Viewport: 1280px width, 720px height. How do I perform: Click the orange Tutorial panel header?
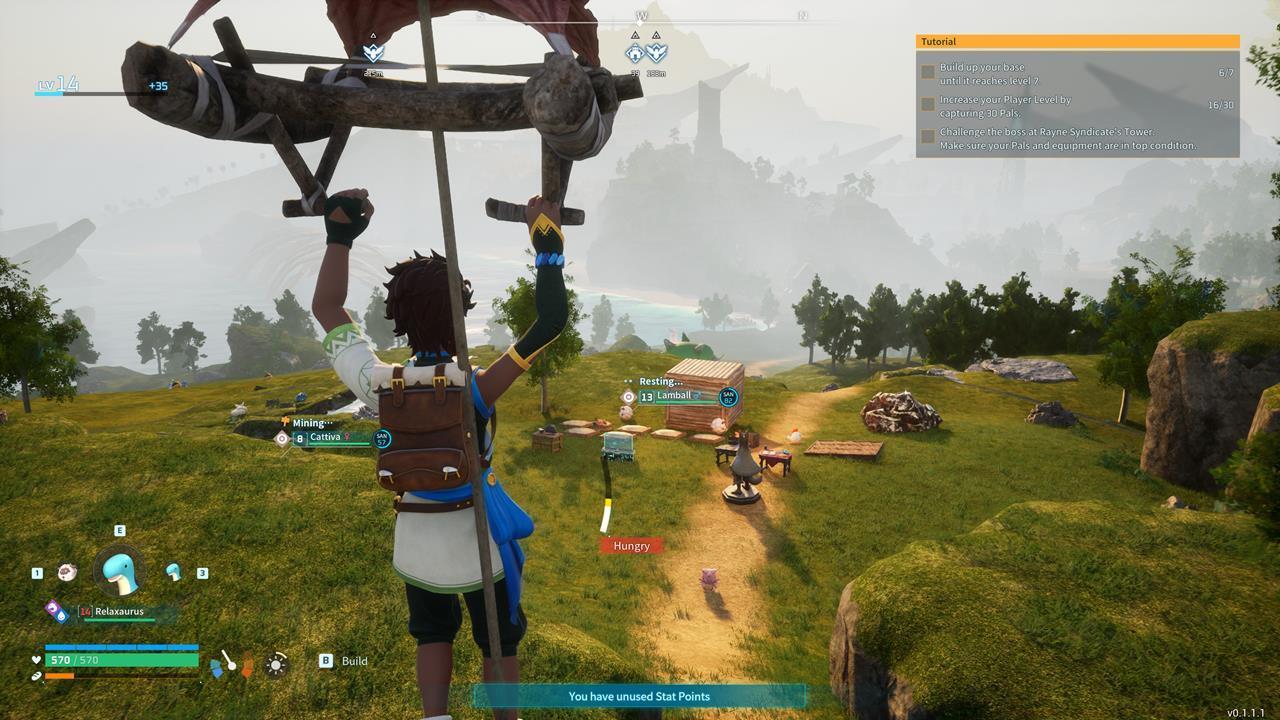point(1075,40)
